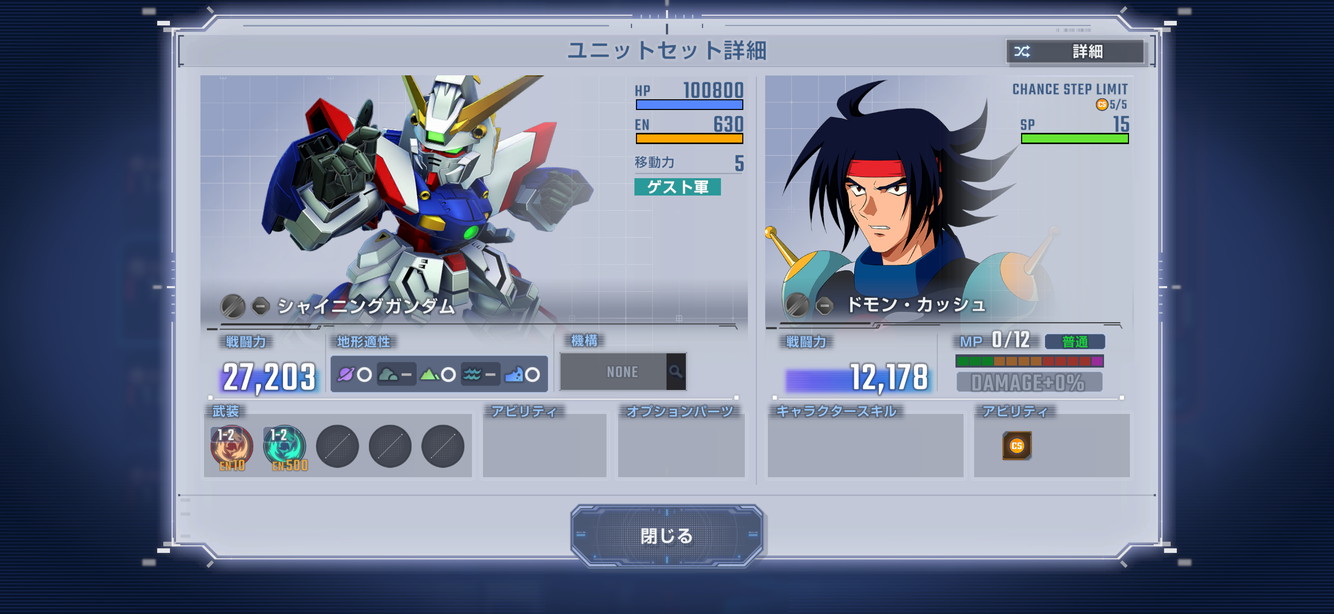Inspect the orange CS pilot ability icon
This screenshot has height=614, width=1334.
pos(1017,446)
